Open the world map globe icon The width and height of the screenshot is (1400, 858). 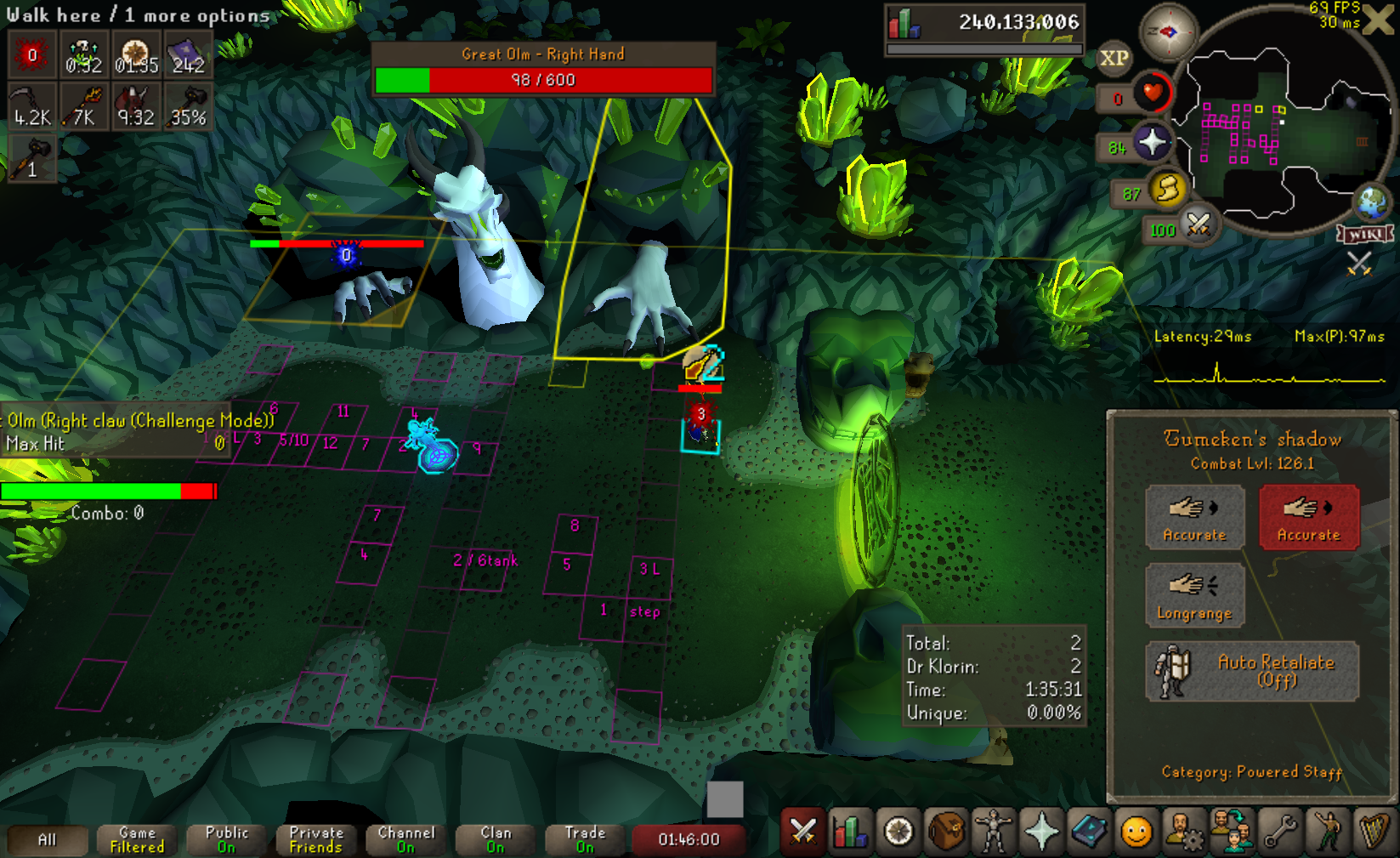pos(1371,202)
